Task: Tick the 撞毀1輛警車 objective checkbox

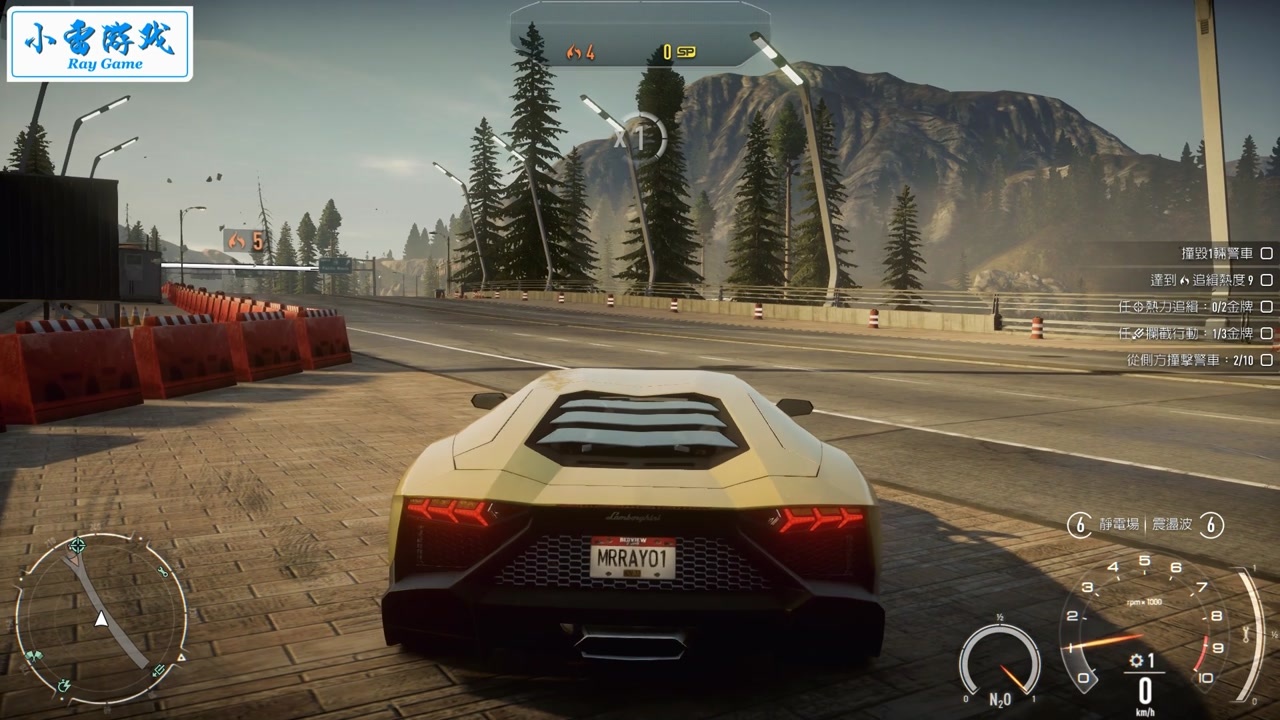Action: (x=1266, y=254)
